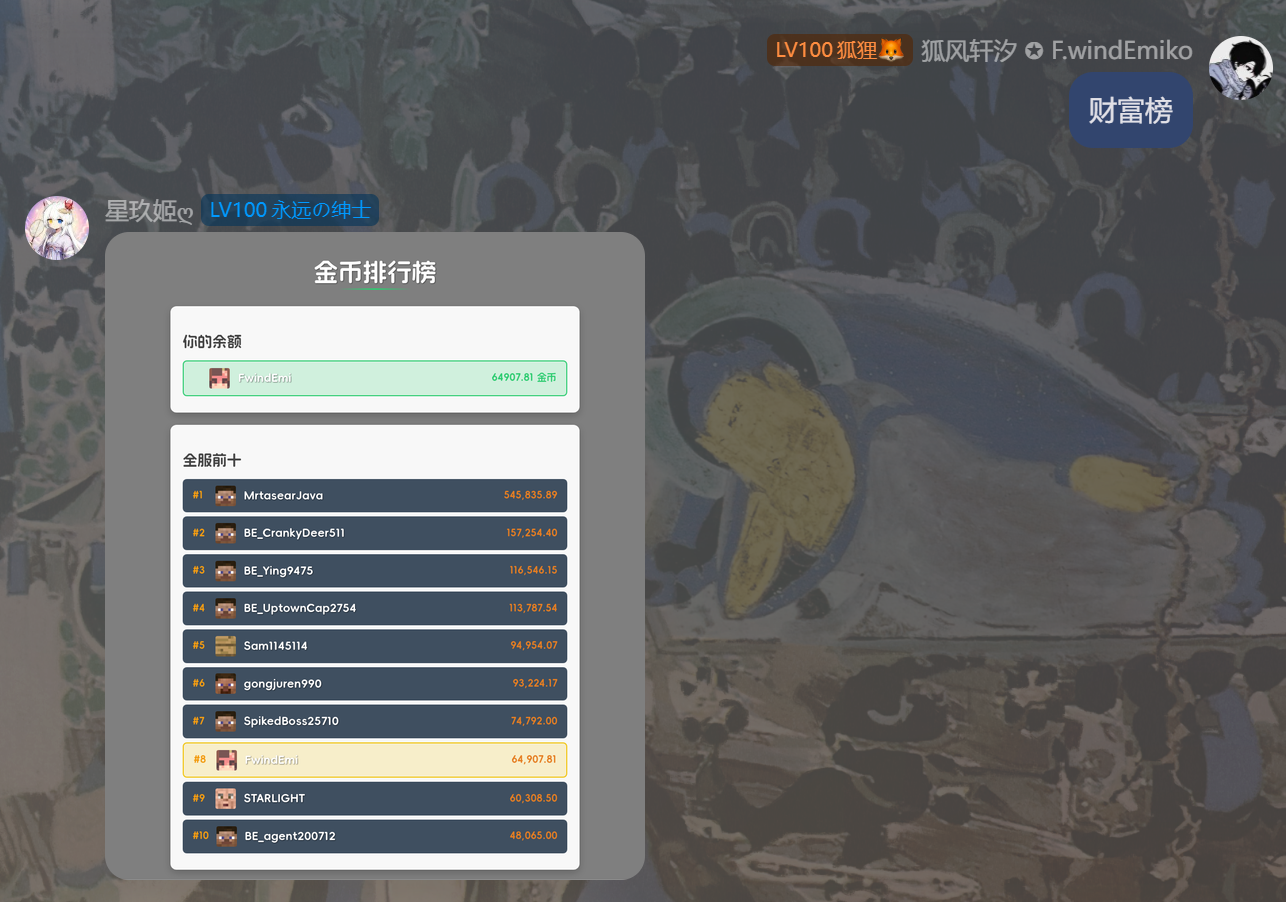Choose the BE_CrankyDeer511 ranking row
Image resolution: width=1286 pixels, height=902 pixels.
coord(374,533)
